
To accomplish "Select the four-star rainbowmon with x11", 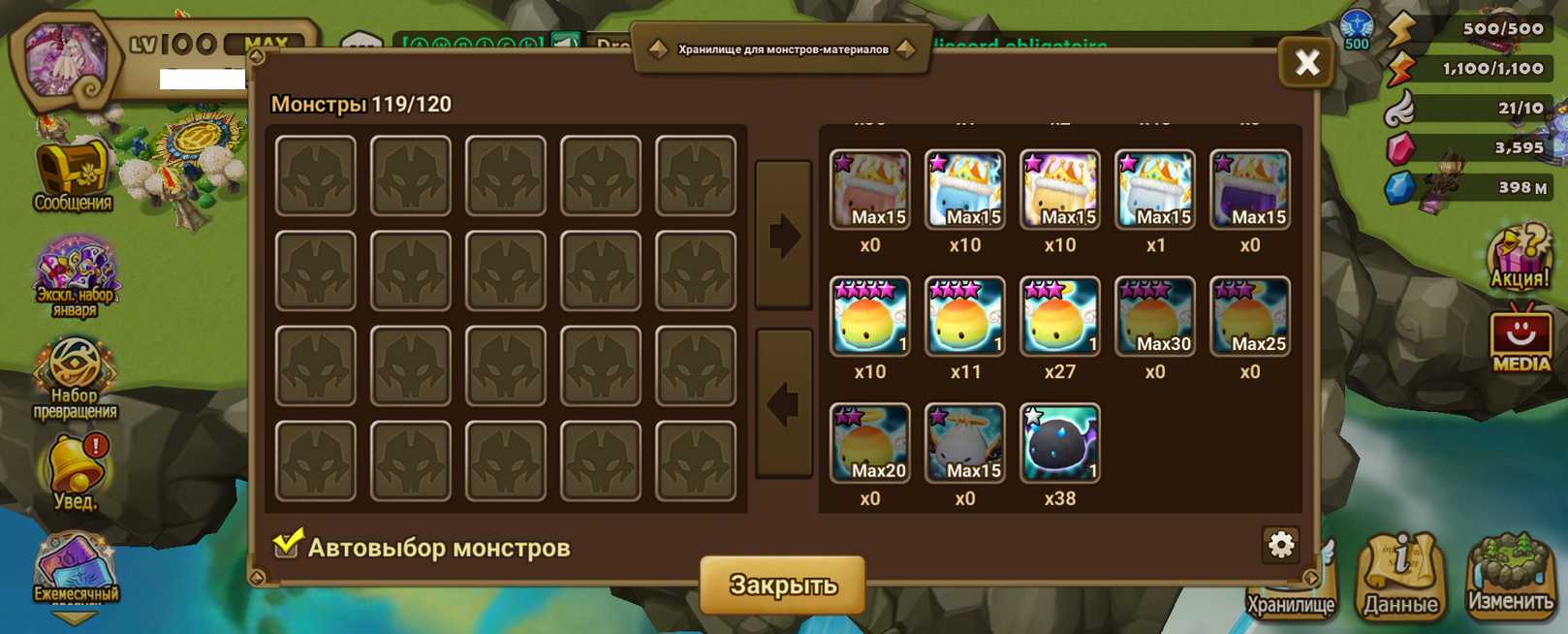I will point(964,316).
